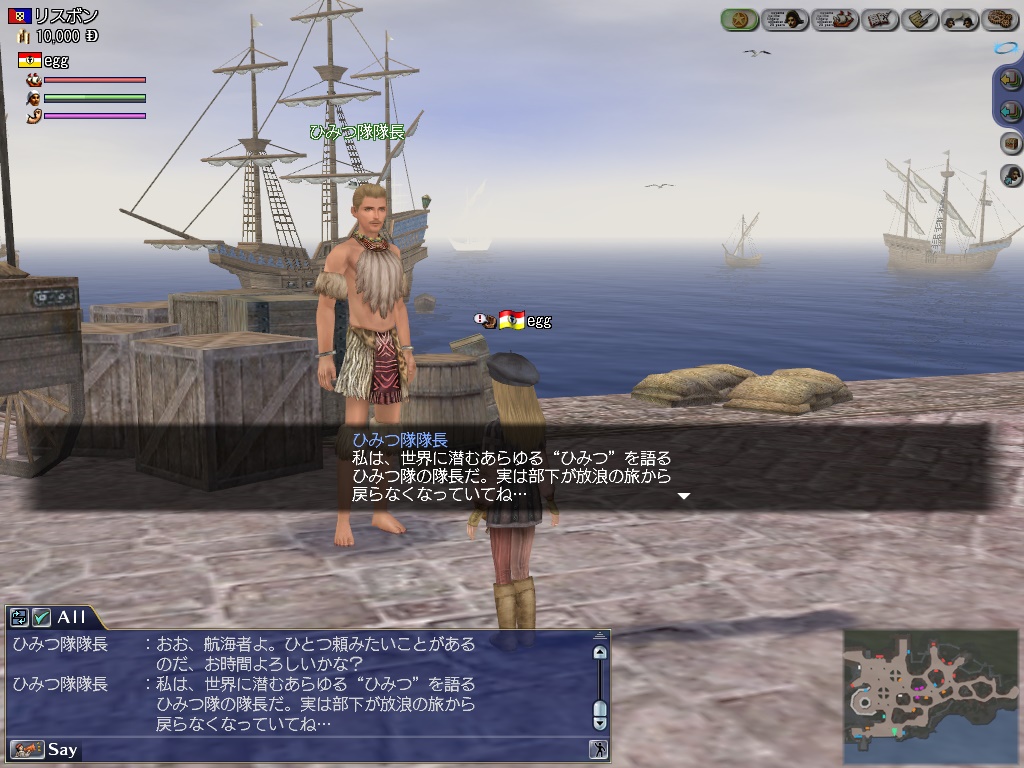Open the gold star medal menu
The height and width of the screenshot is (768, 1024).
point(740,19)
